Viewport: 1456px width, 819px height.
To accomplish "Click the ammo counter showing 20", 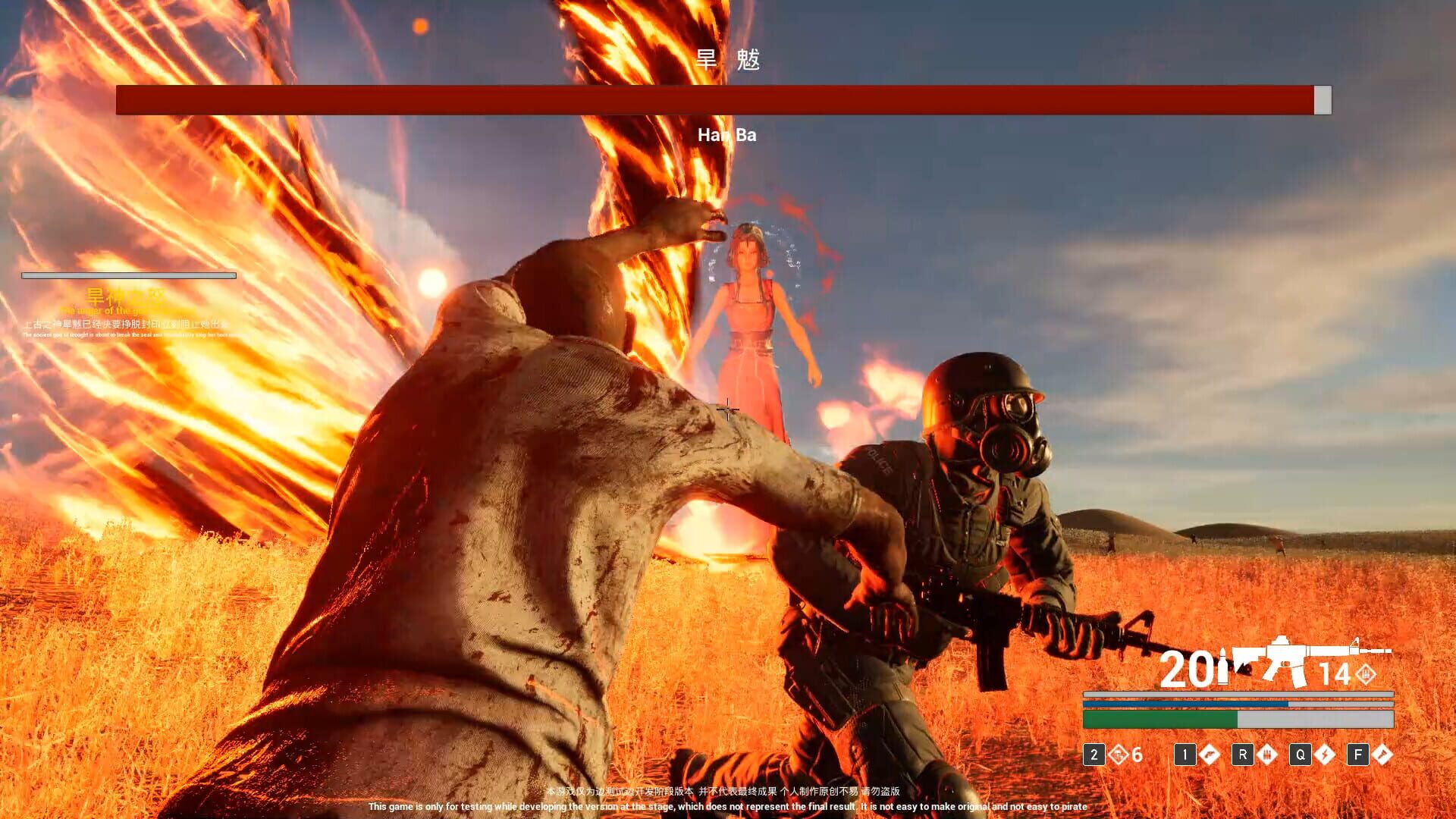I will pyautogui.click(x=1188, y=667).
